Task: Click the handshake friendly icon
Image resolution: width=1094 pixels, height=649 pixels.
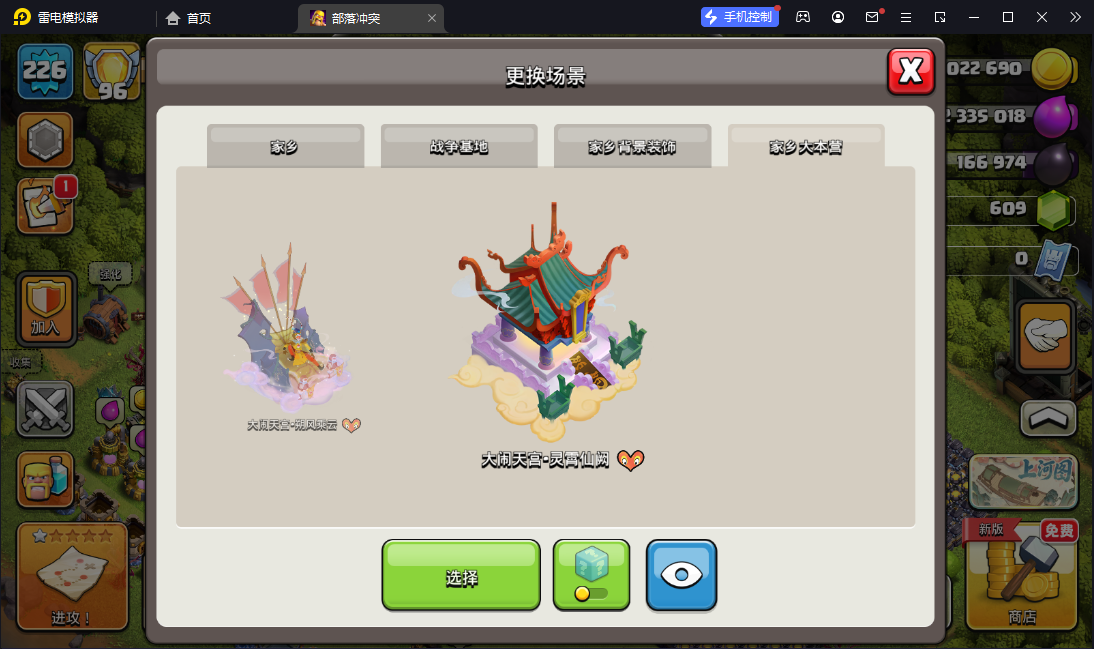Action: click(1045, 335)
